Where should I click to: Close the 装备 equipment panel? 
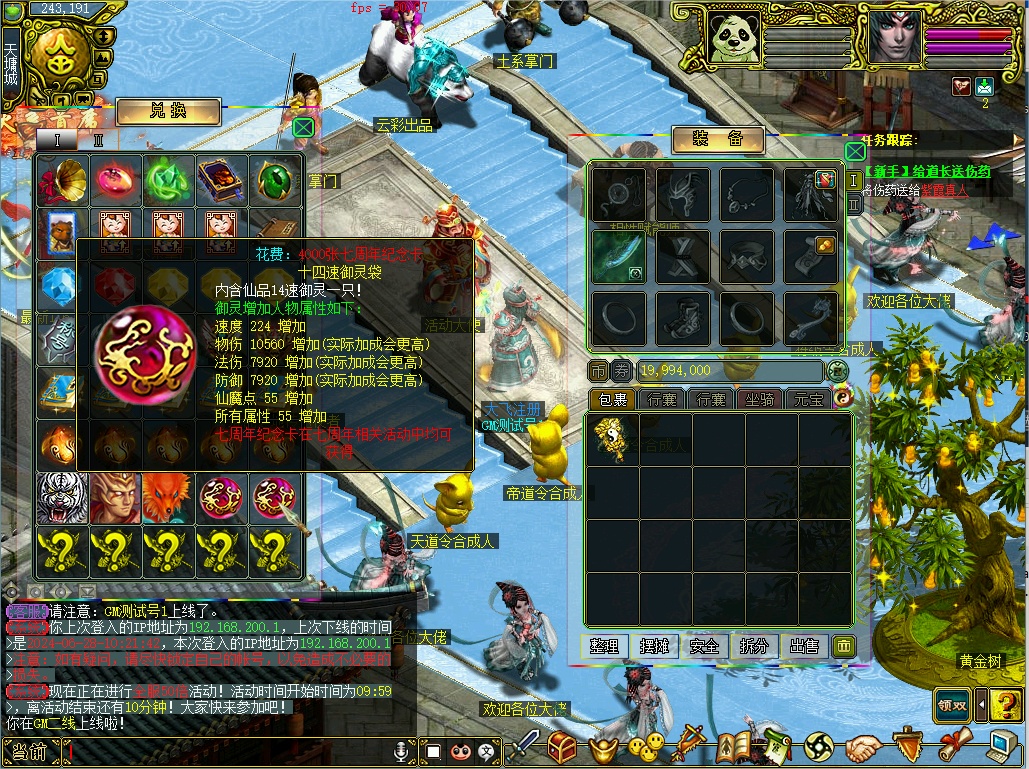point(855,151)
